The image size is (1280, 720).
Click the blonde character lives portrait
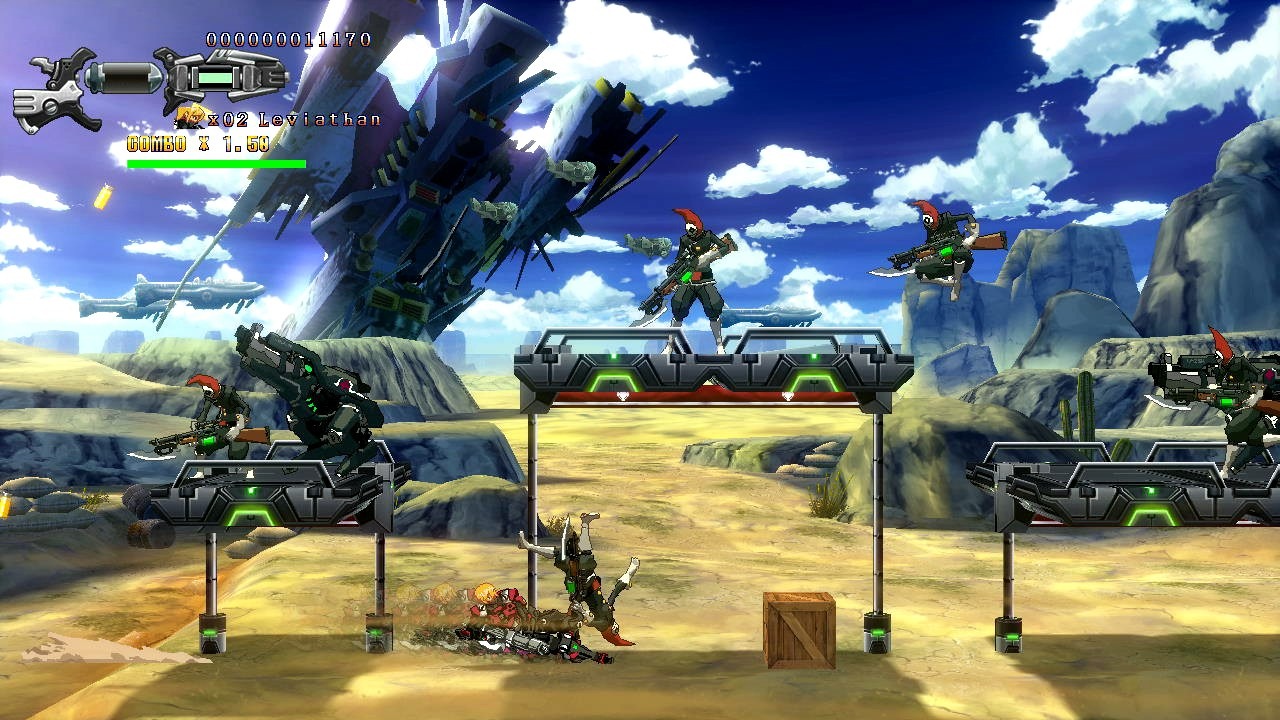[x=190, y=118]
